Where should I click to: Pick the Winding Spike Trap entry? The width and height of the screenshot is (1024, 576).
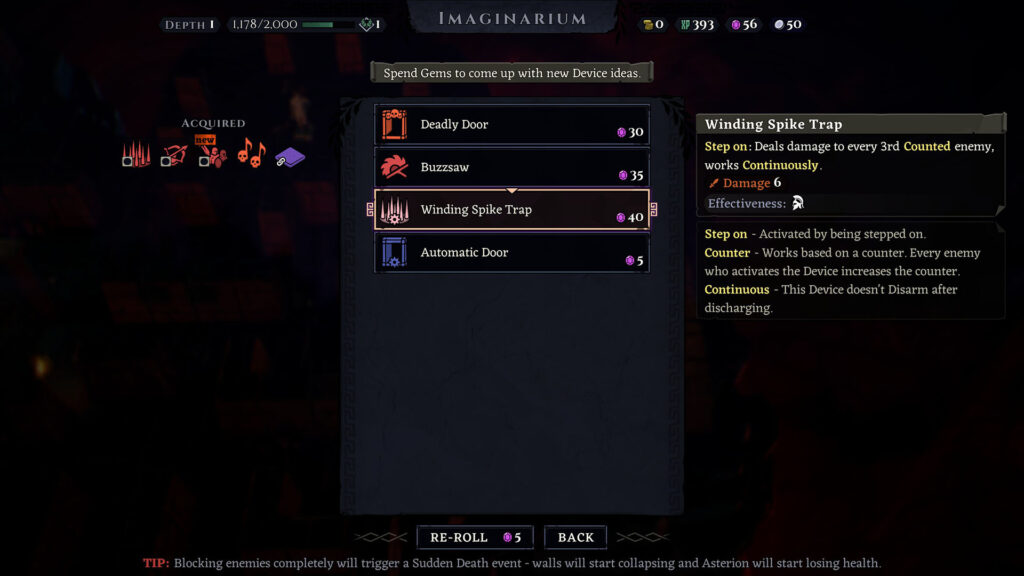pyautogui.click(x=511, y=210)
